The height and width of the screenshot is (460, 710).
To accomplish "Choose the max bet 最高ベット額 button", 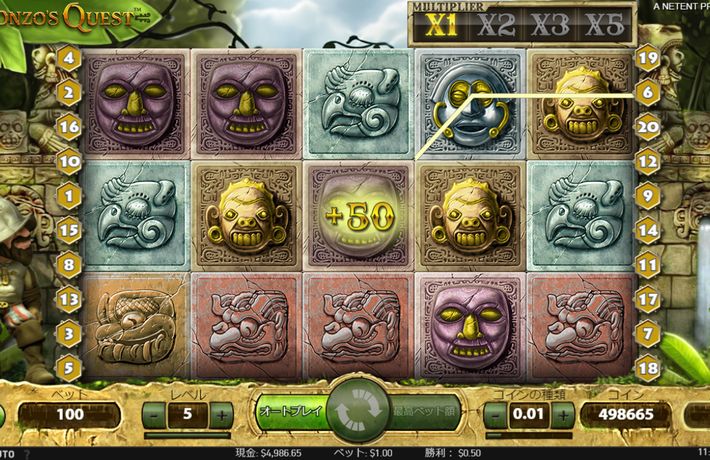I will point(420,411).
